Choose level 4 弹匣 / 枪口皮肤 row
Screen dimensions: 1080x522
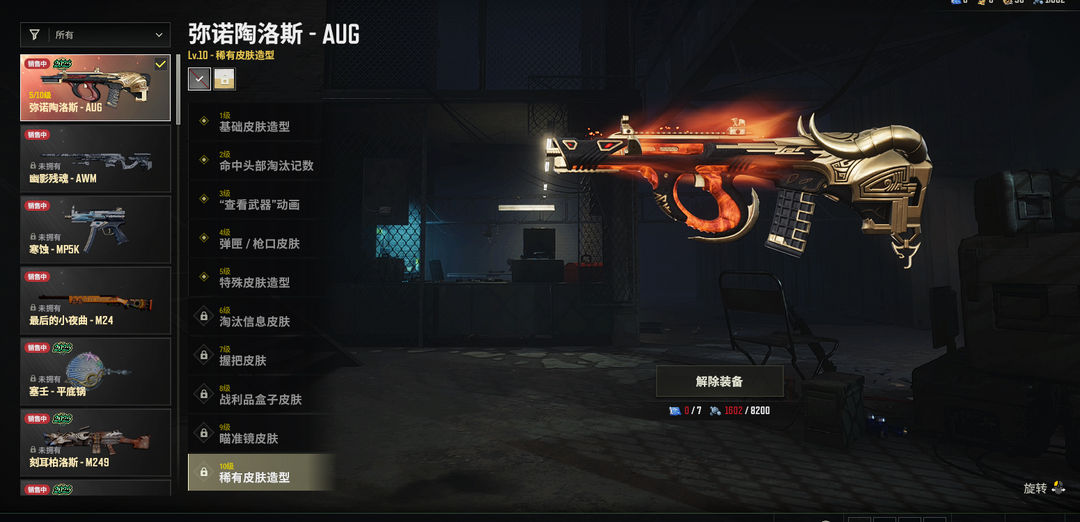260,240
